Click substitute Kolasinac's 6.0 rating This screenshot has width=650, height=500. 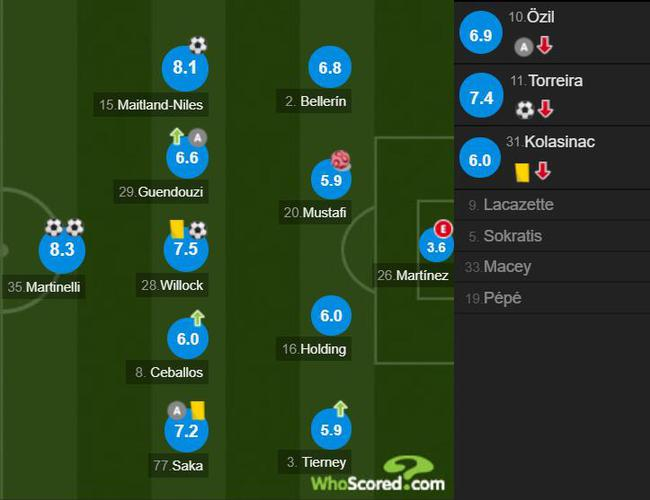(x=478, y=160)
